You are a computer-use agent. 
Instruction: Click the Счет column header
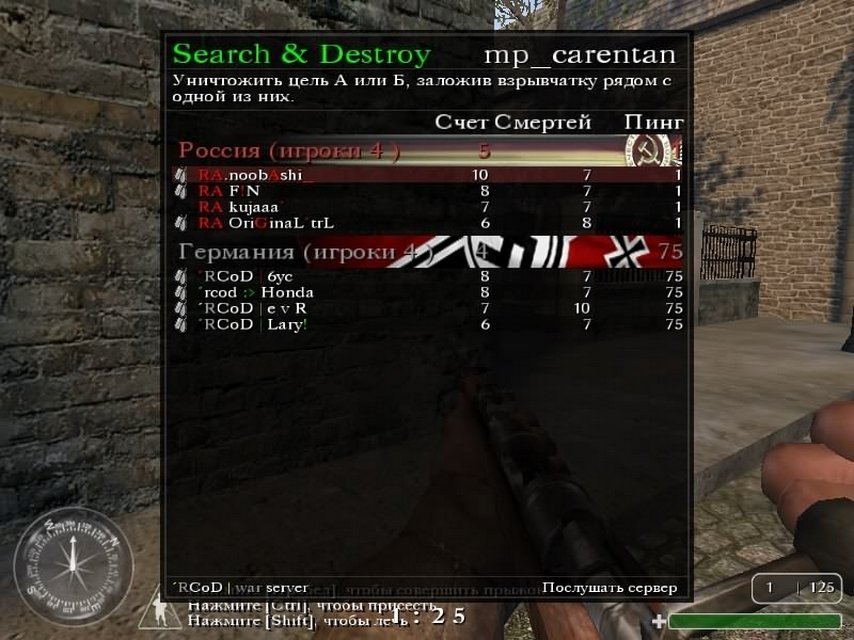461,123
